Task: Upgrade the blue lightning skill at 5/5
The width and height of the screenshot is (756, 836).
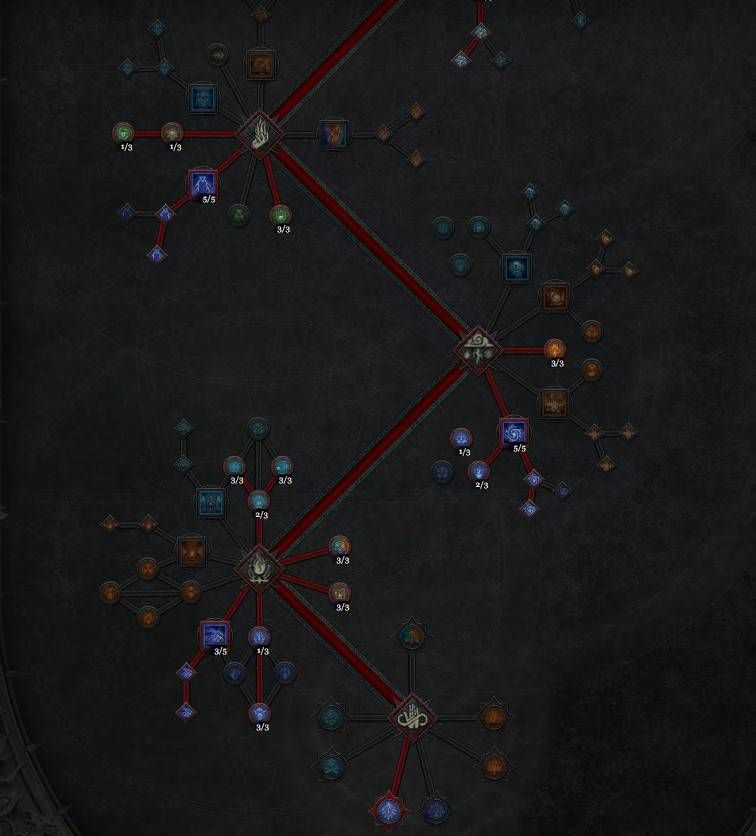Action: 203,183
